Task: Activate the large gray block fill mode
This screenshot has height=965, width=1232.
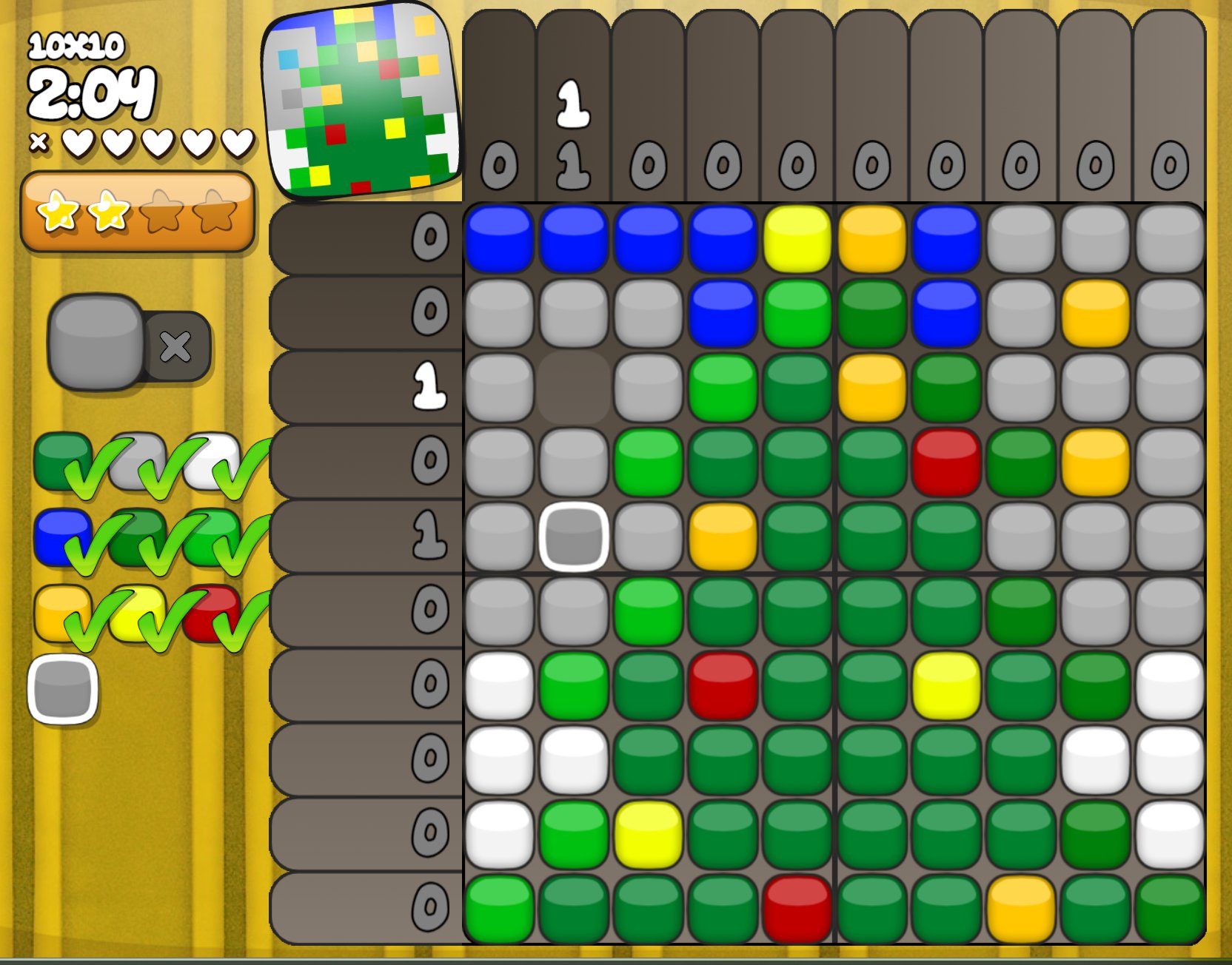Action: [96, 341]
